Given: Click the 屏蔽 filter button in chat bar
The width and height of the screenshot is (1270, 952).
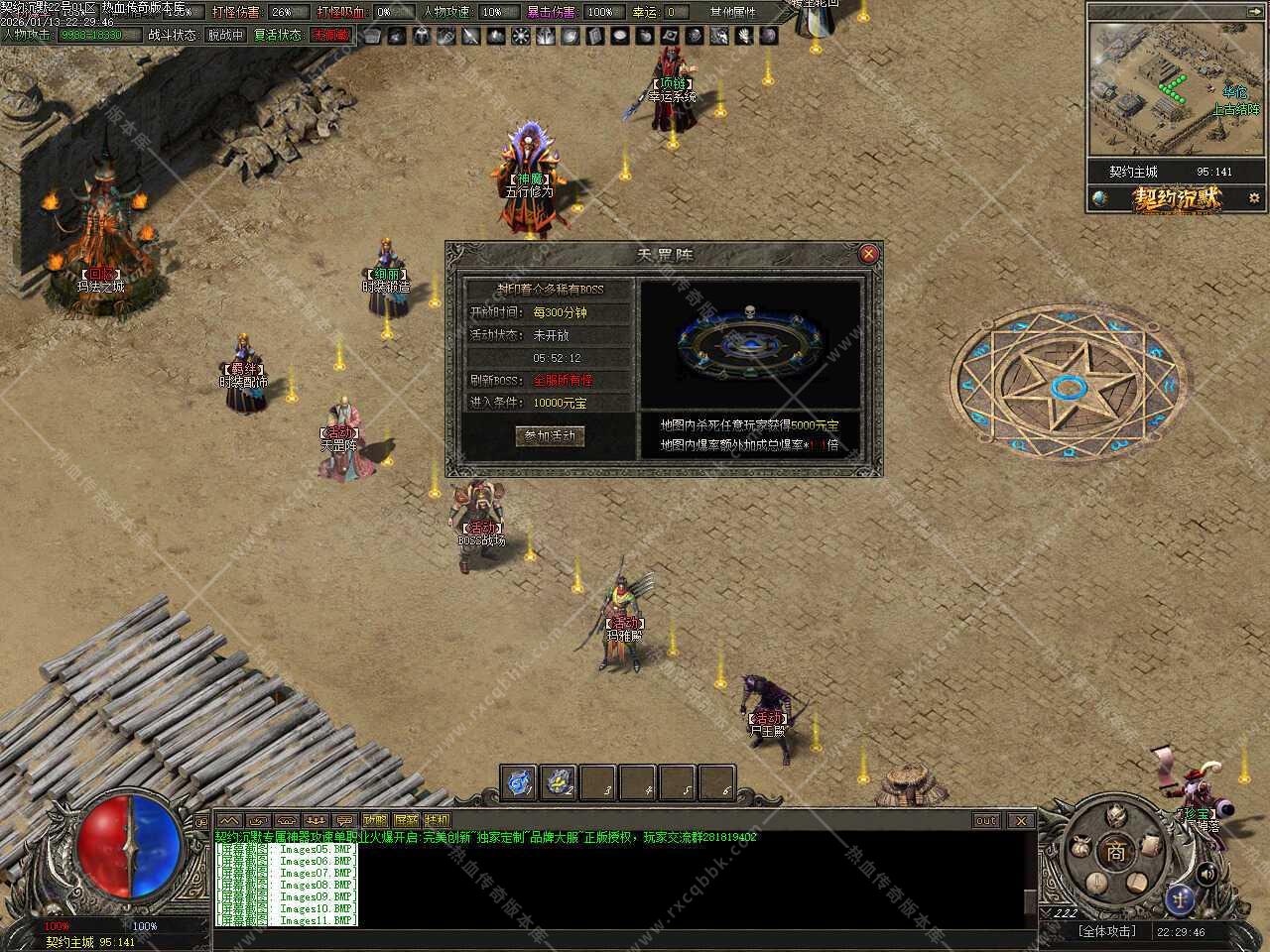Looking at the screenshot, I should click(406, 820).
